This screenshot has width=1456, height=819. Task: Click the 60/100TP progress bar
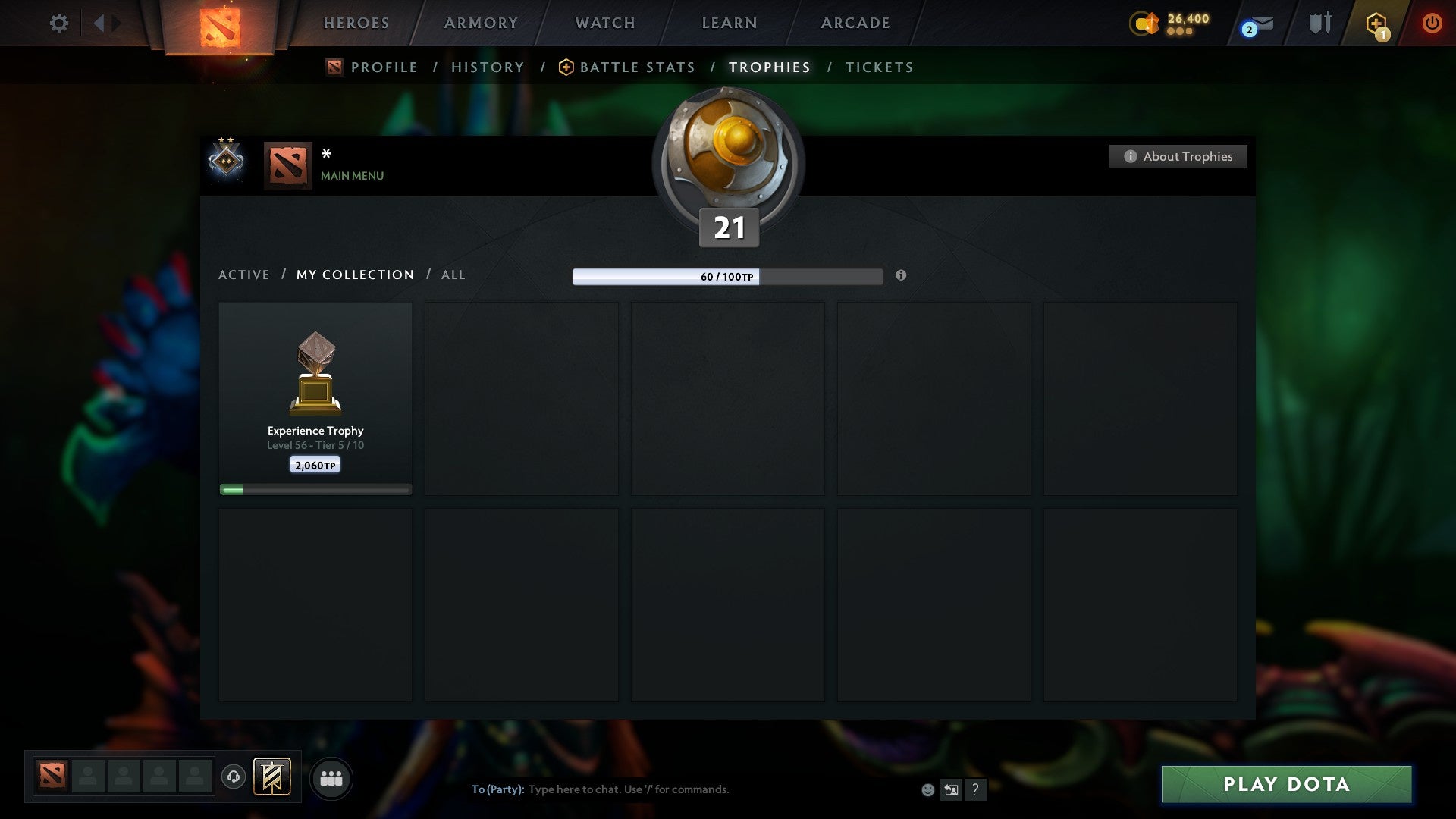728,278
